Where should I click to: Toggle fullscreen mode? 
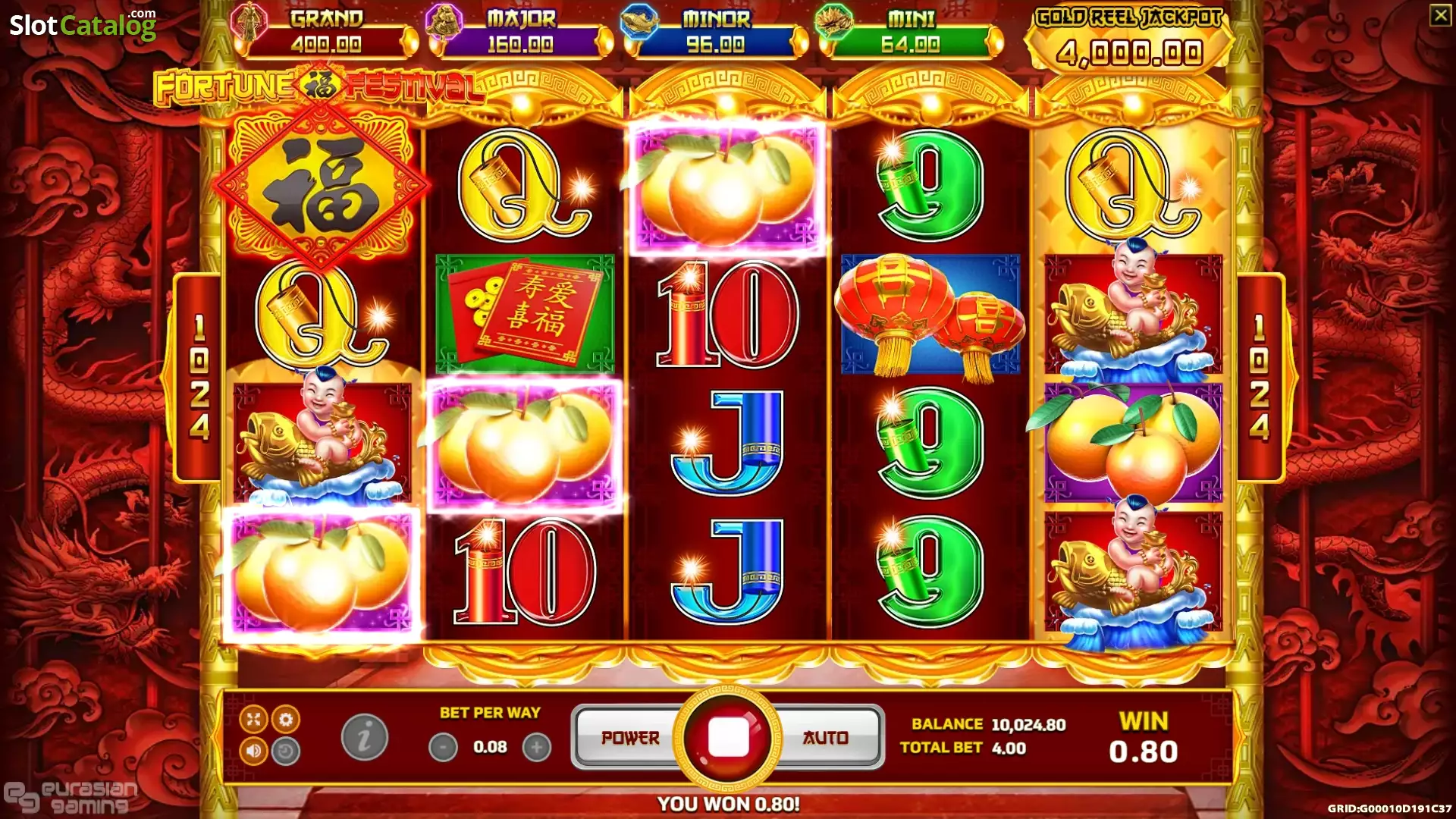click(x=253, y=719)
